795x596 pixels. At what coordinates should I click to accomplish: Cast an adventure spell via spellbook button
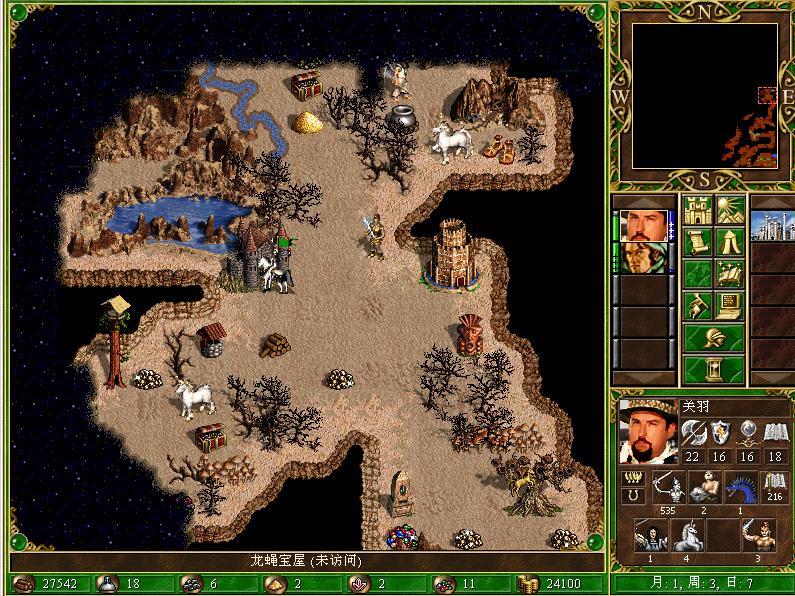pyautogui.click(x=728, y=272)
